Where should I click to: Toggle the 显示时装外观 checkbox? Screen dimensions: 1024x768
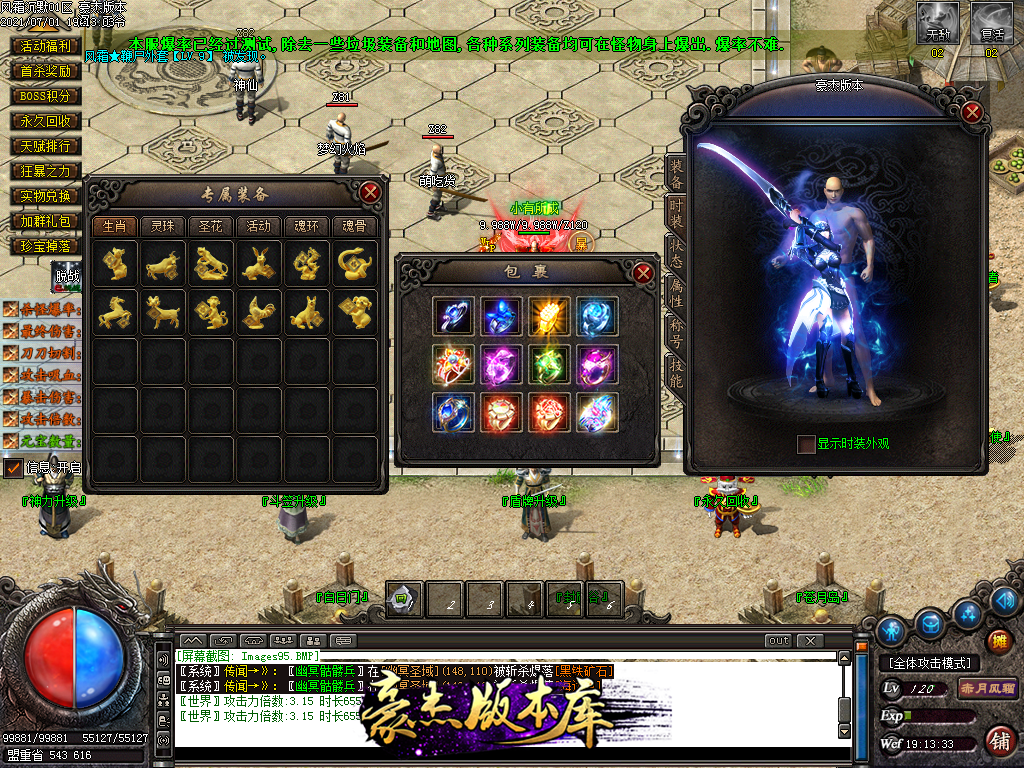(x=806, y=444)
